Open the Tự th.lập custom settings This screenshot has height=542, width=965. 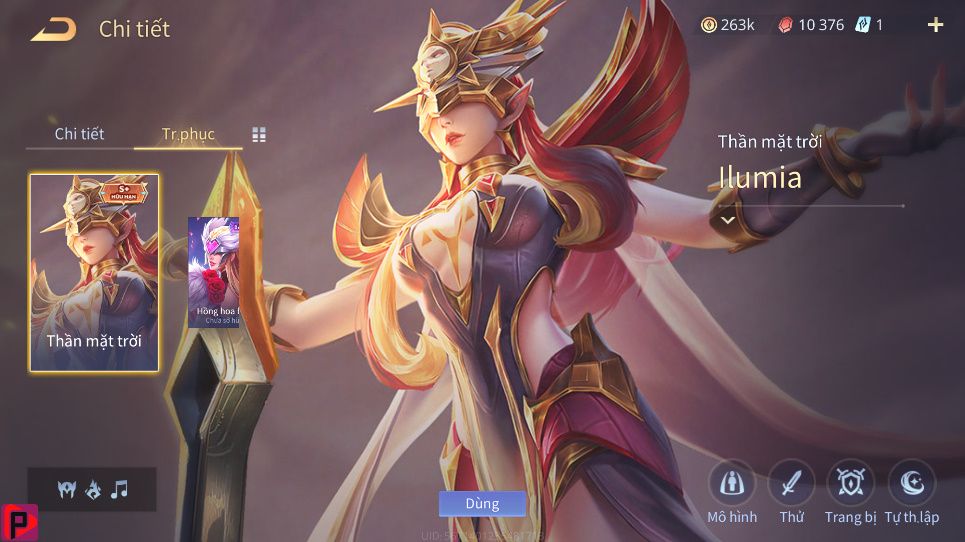point(911,486)
